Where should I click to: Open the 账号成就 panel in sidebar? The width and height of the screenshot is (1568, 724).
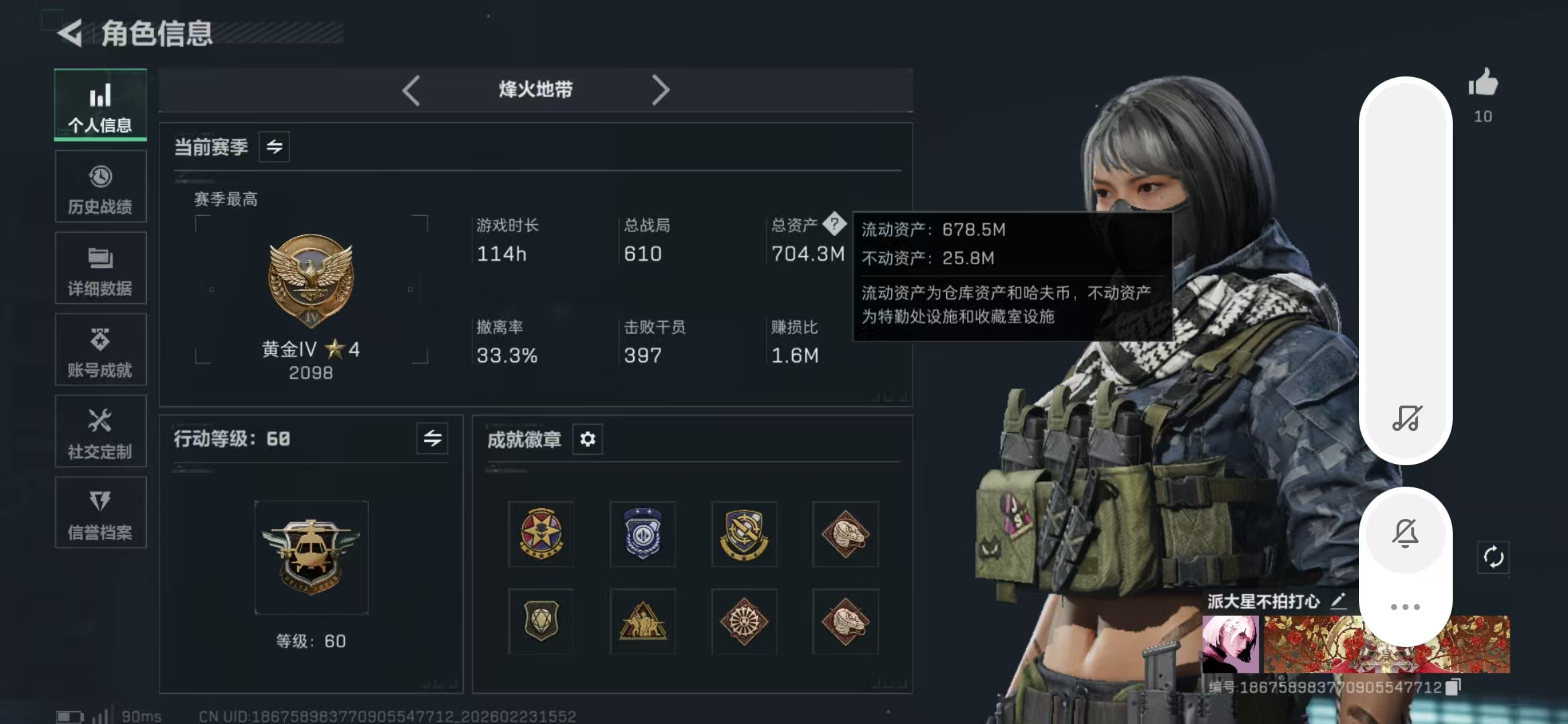click(100, 350)
